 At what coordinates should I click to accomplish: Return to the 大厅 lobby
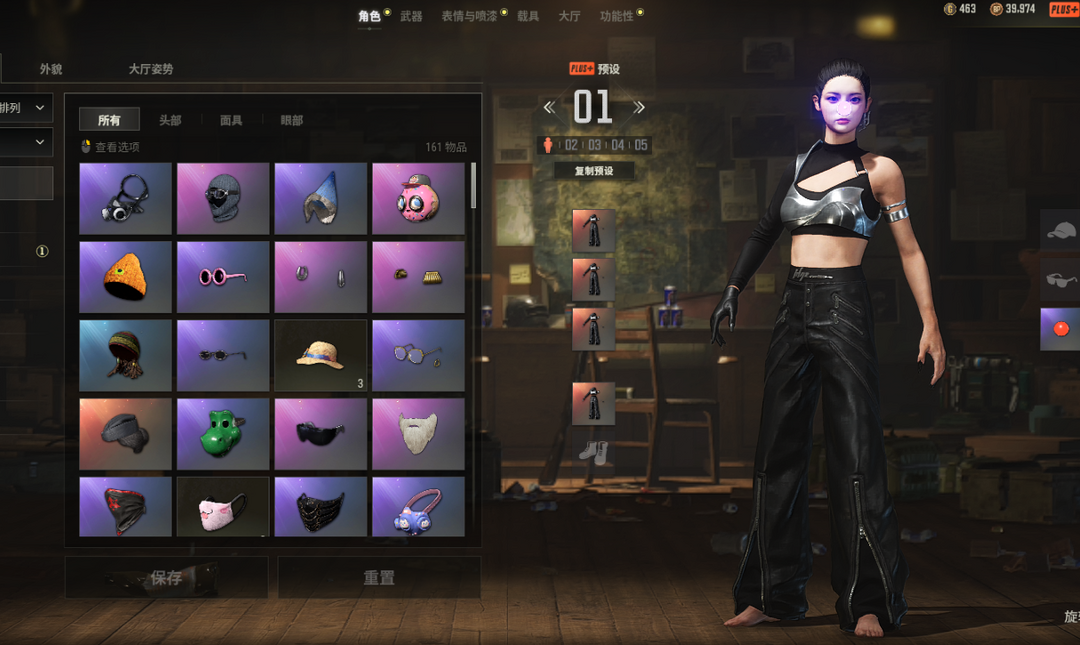coord(569,16)
